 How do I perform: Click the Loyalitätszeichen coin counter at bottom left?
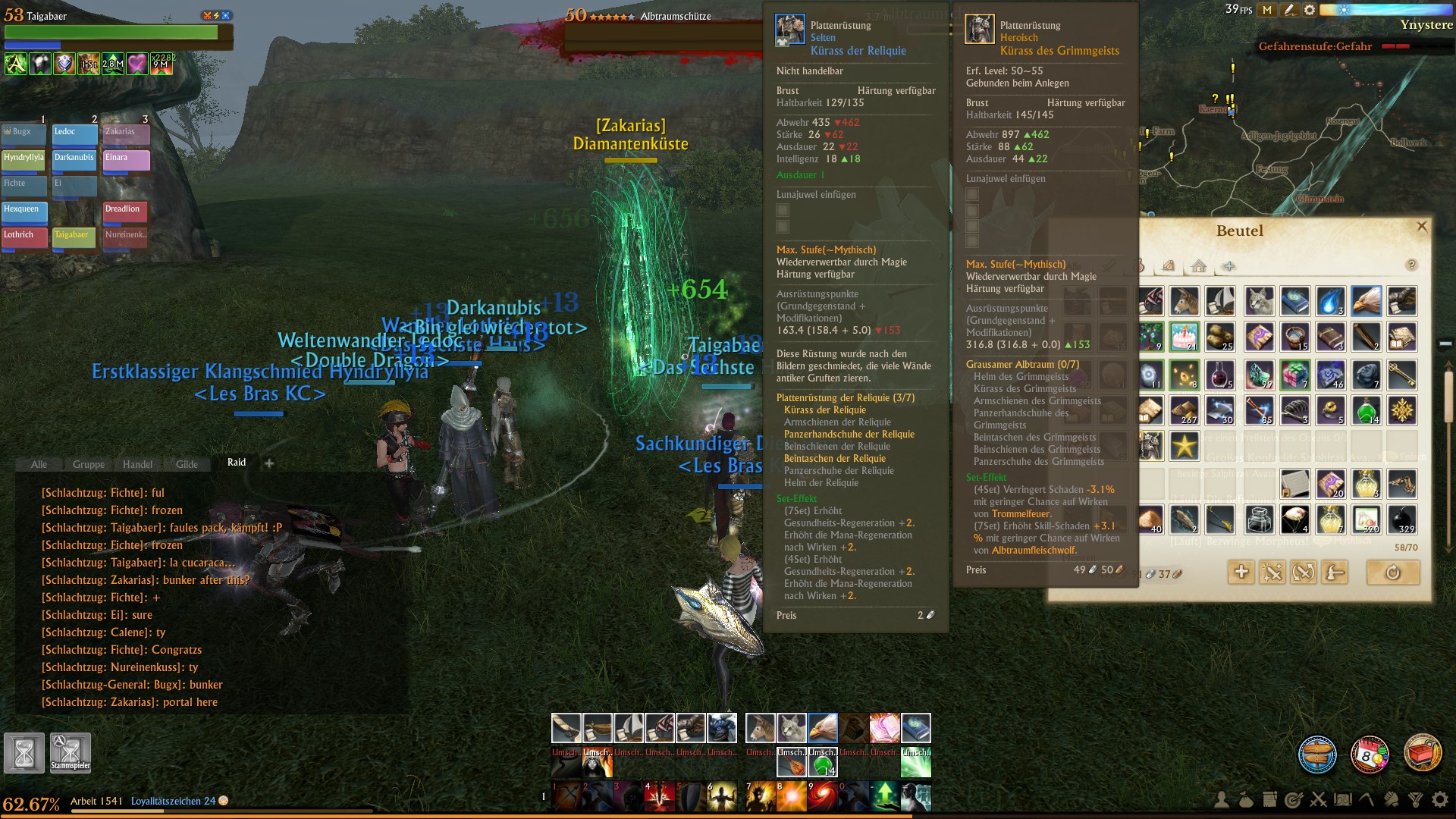click(x=176, y=800)
